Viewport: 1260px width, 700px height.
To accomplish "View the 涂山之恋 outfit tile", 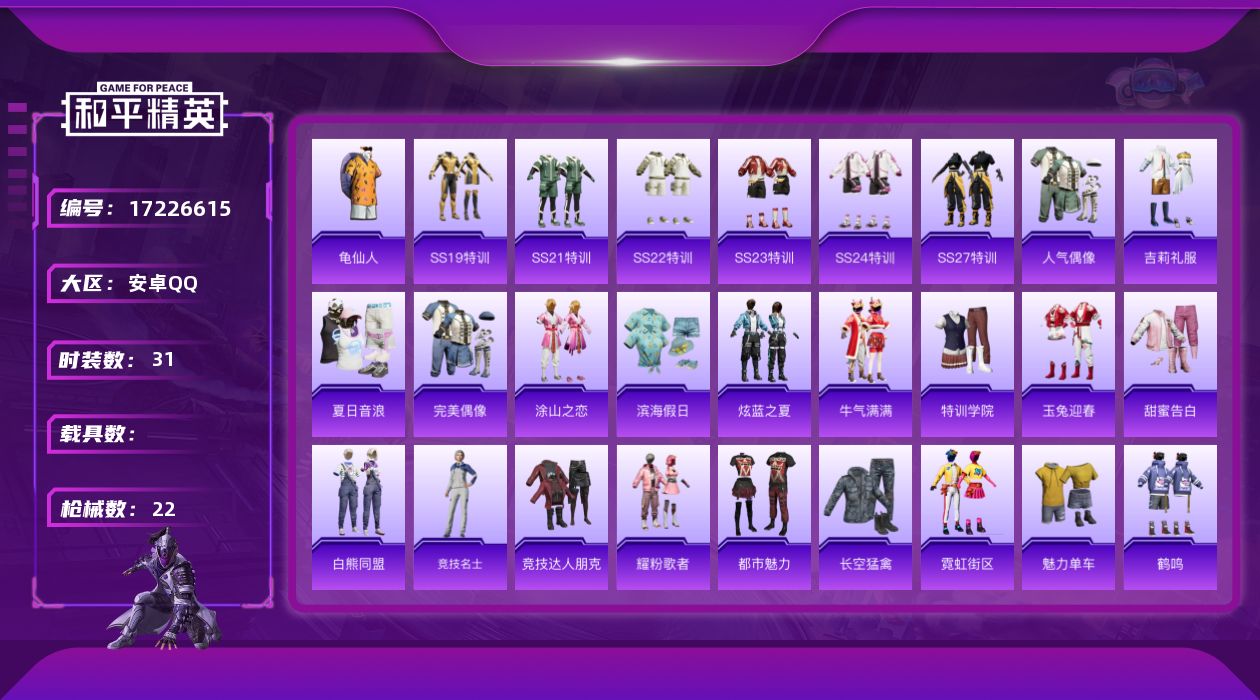I will (561, 363).
